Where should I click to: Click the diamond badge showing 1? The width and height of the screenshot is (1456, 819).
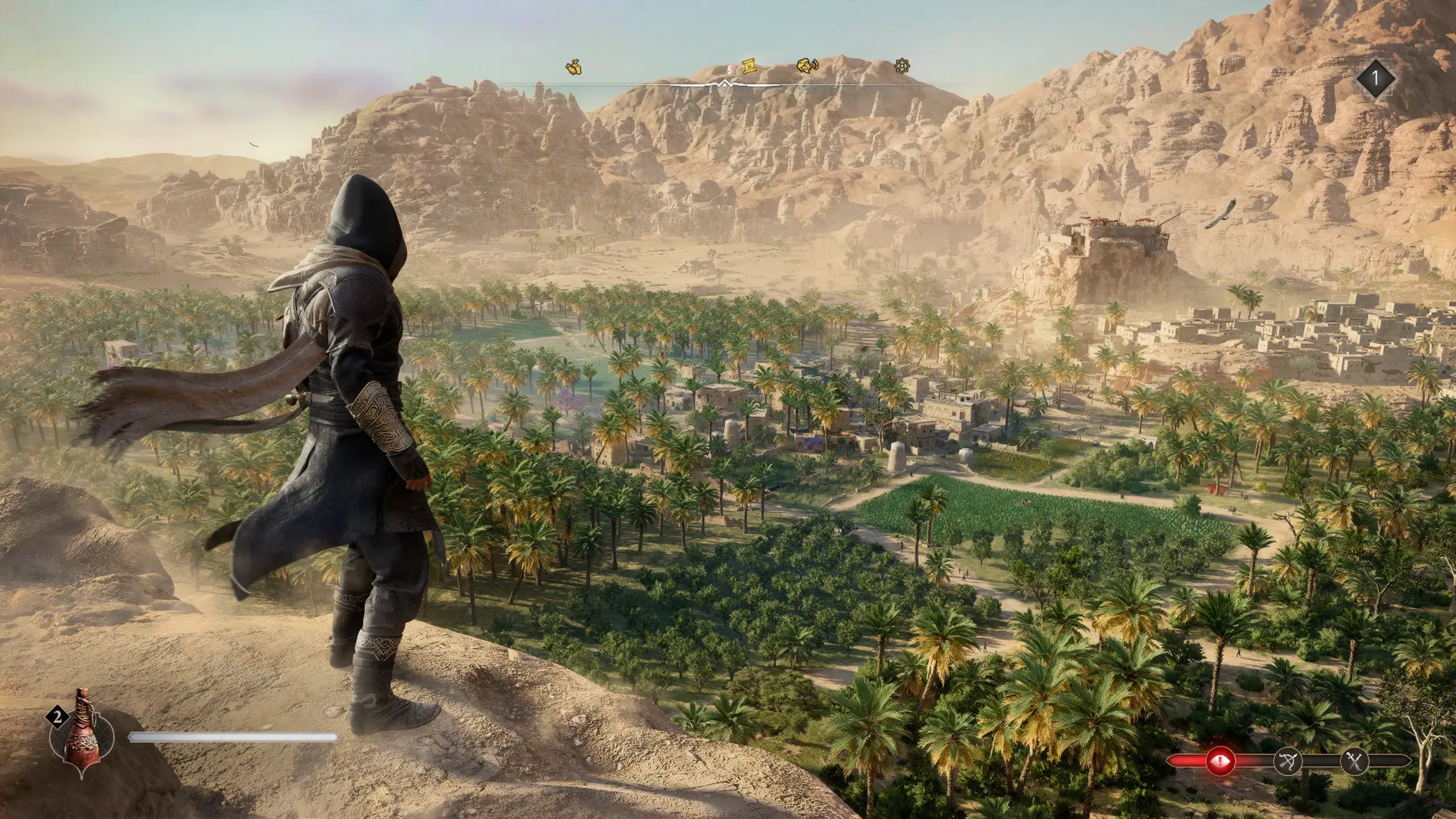tap(1375, 78)
